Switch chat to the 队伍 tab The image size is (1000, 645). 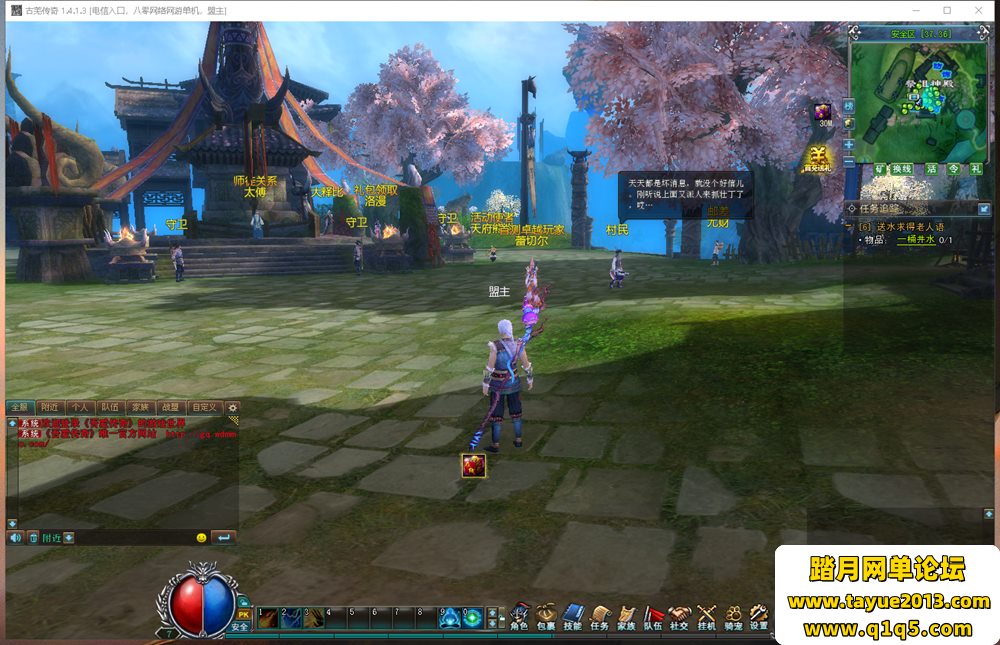pos(110,408)
